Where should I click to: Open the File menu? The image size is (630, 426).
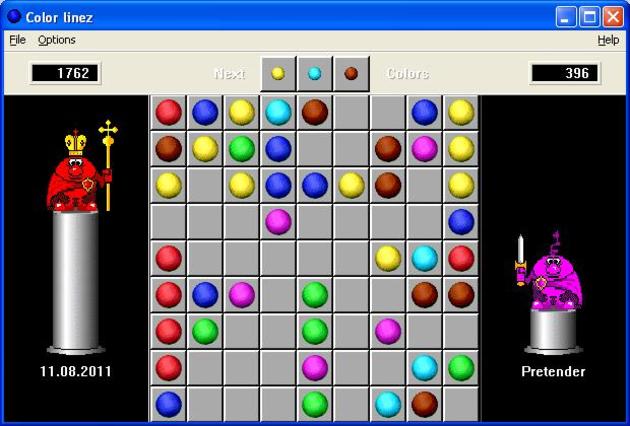[17, 40]
